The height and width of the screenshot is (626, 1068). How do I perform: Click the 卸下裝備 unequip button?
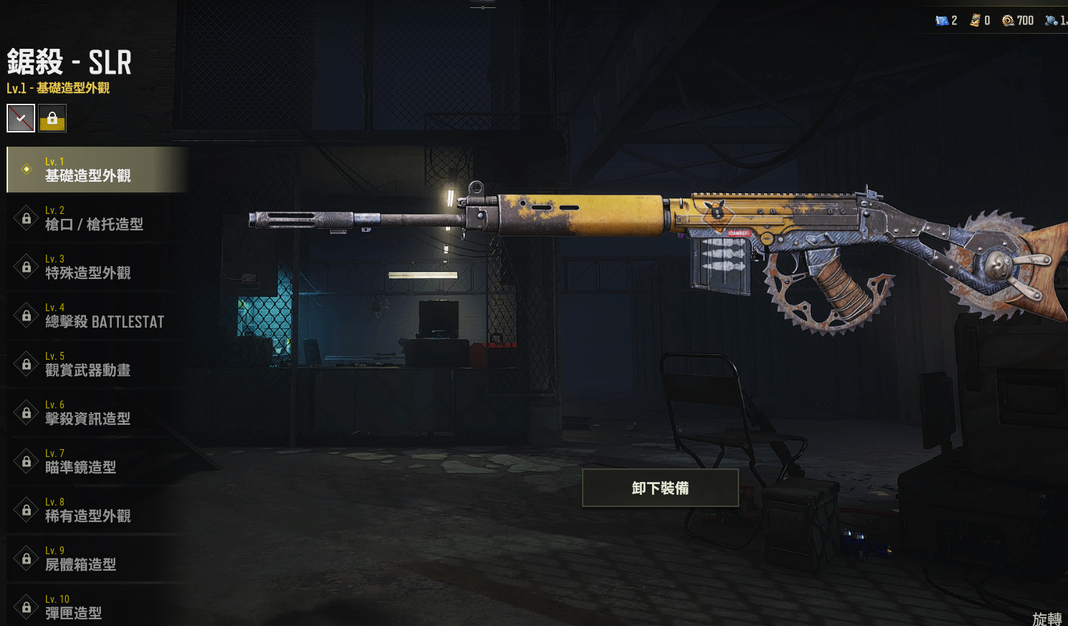pyautogui.click(x=660, y=488)
